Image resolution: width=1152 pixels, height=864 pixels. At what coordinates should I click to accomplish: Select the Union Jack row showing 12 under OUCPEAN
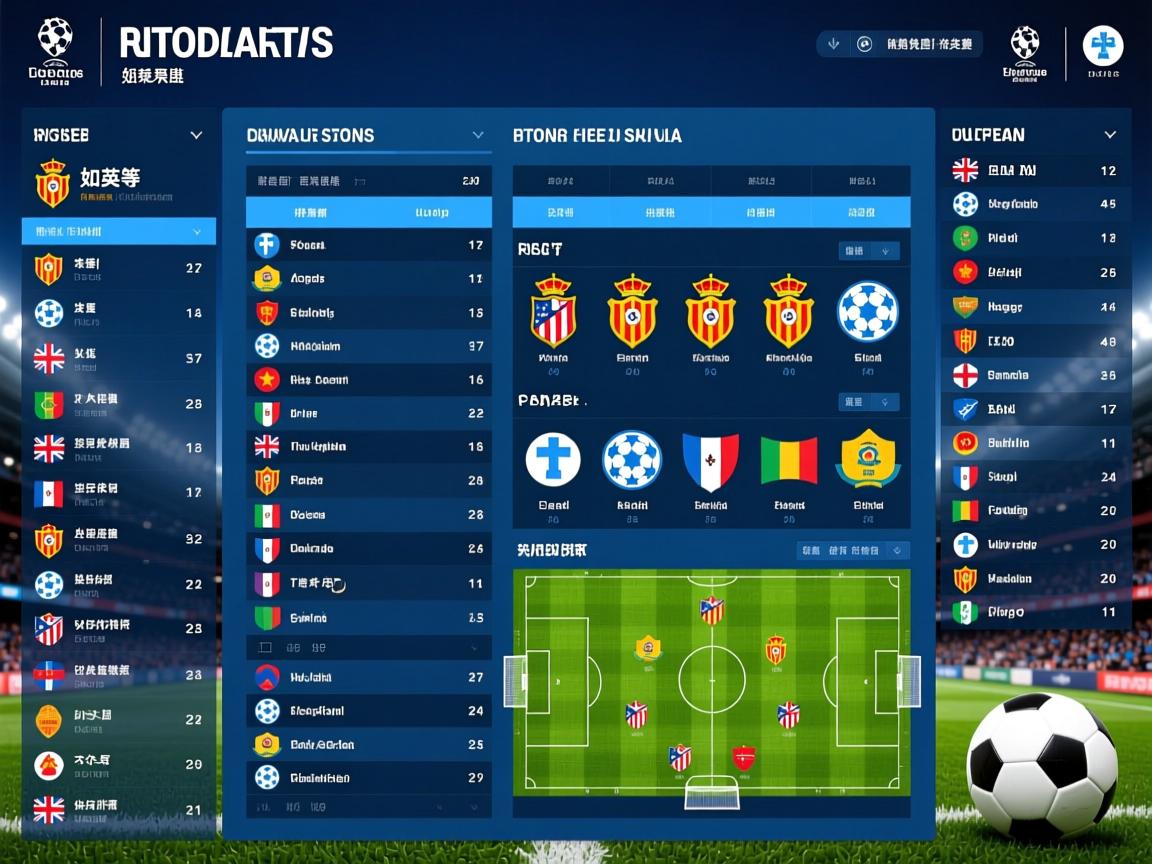click(x=1035, y=171)
